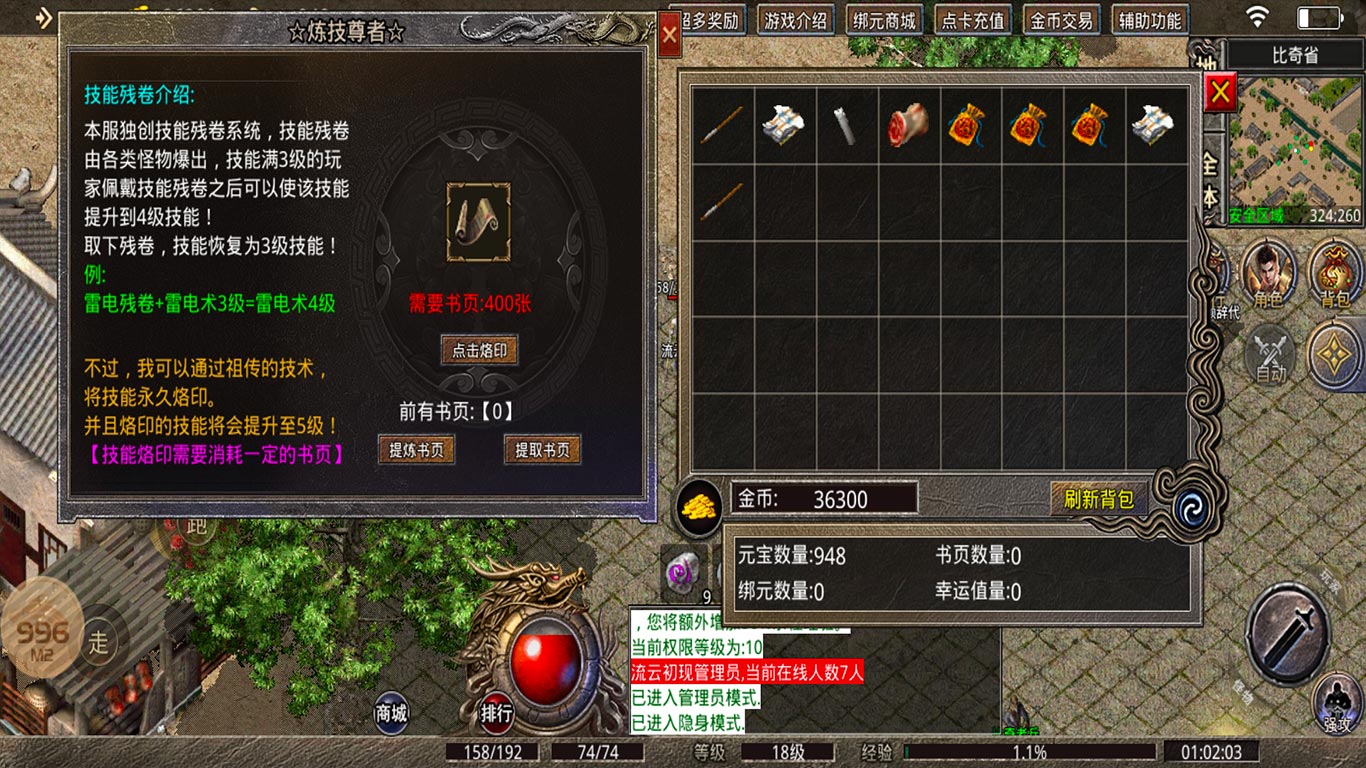
Task: Show the 排行 ranking board
Action: click(x=497, y=712)
